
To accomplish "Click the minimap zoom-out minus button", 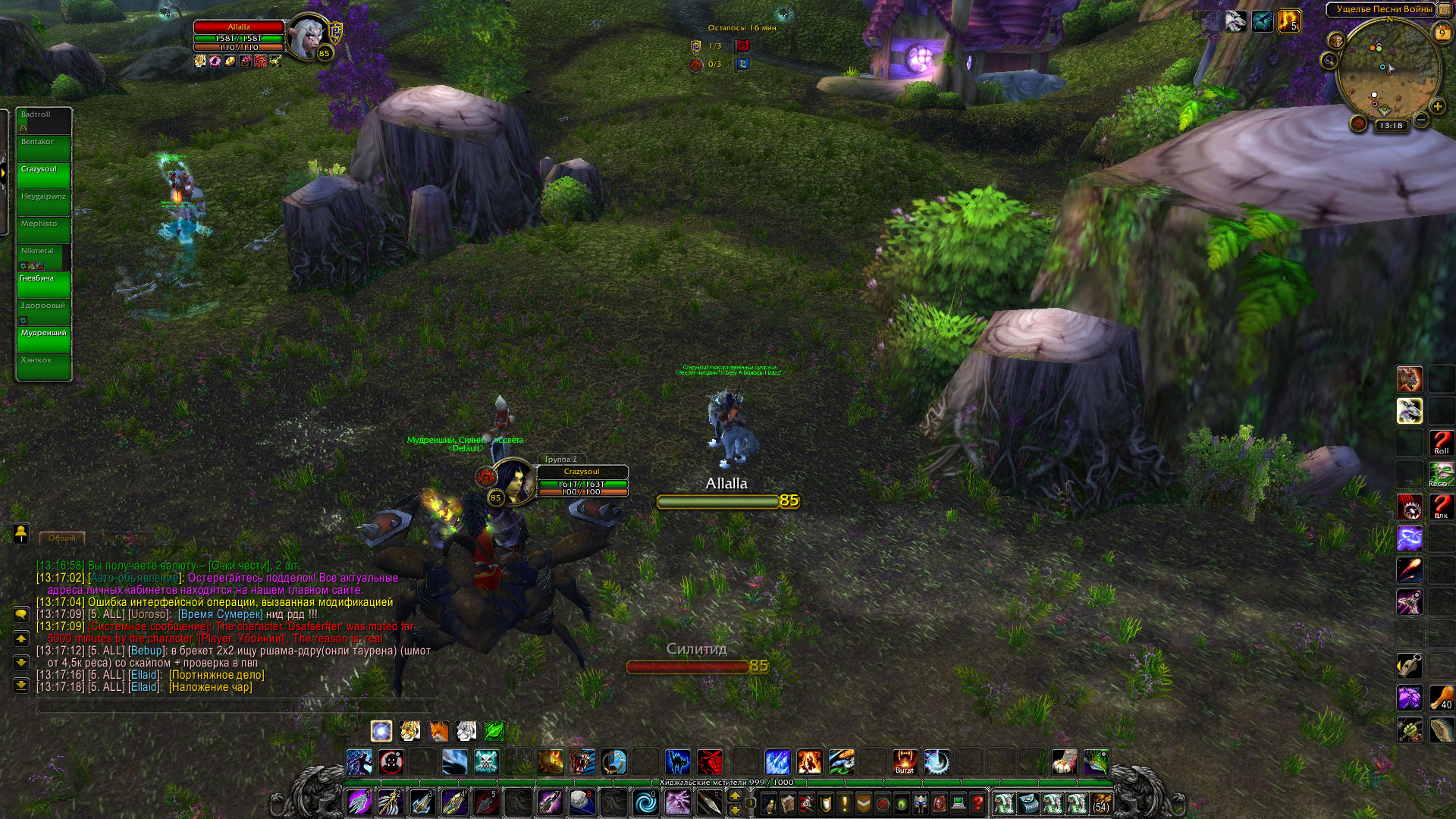I will click(1422, 120).
